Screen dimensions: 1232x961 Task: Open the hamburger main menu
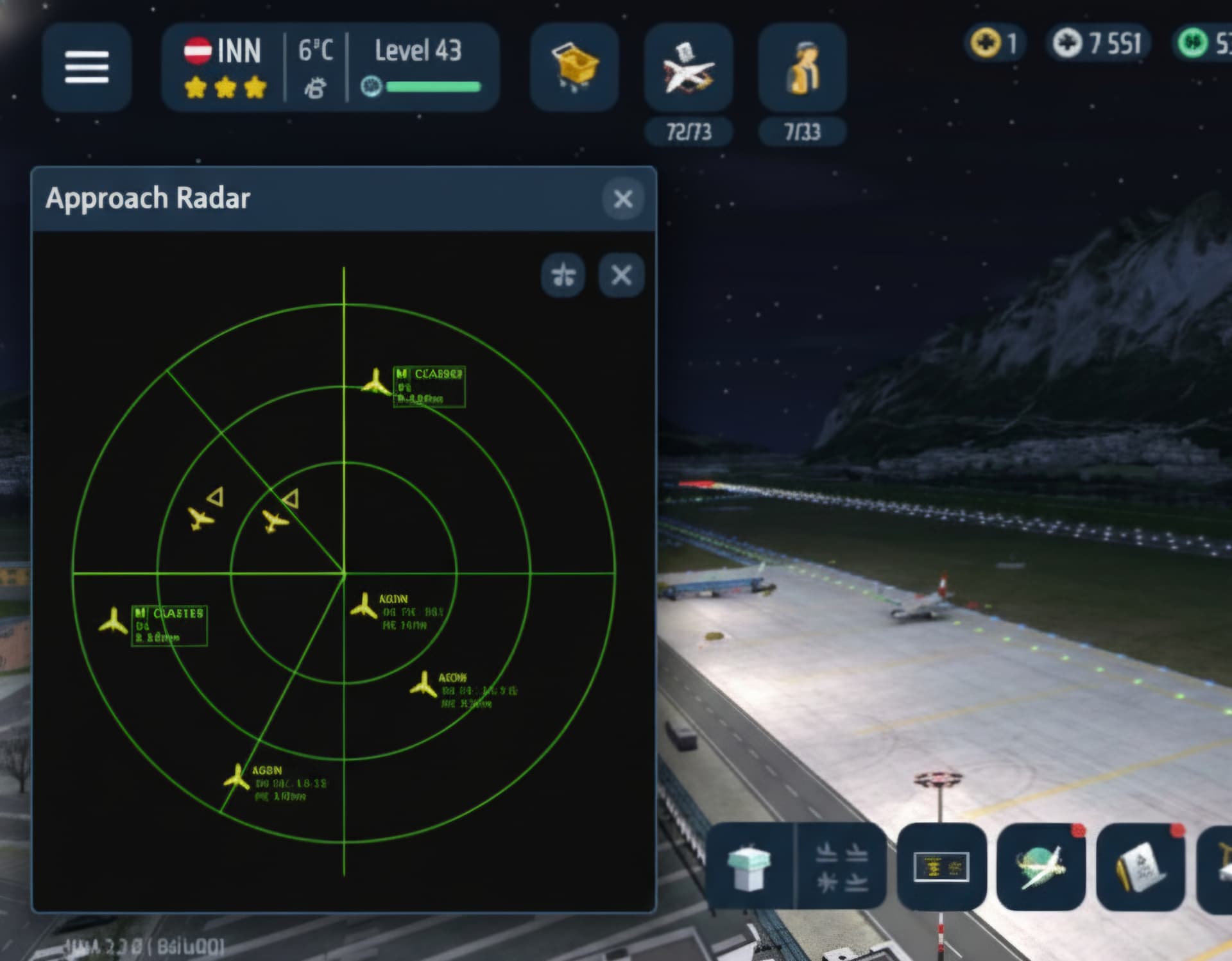tap(87, 67)
